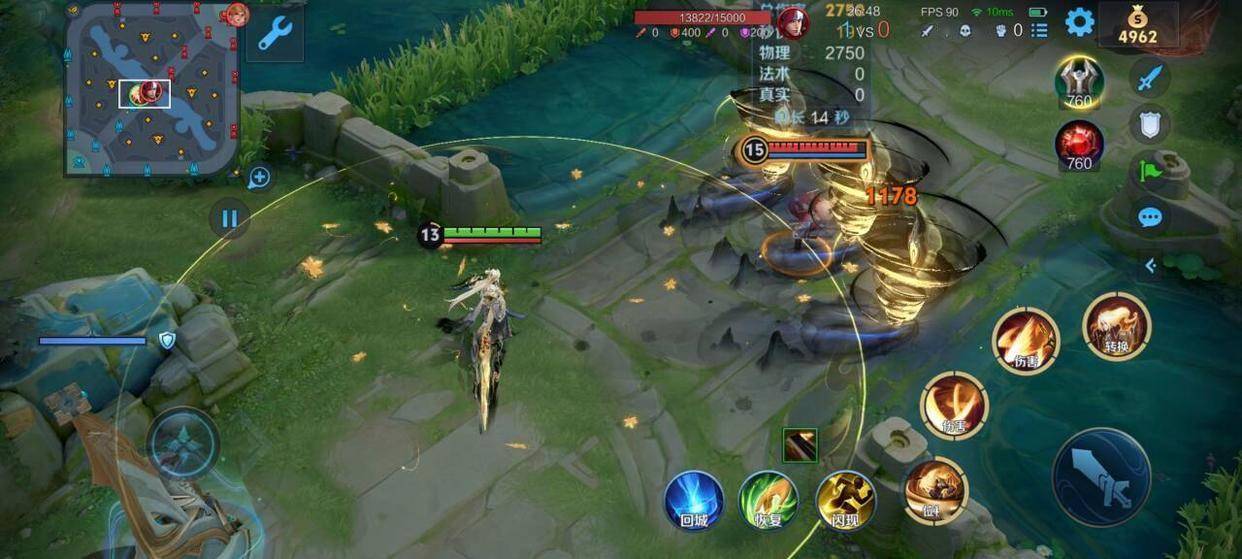Tap the large sword basic attack button

point(1101,478)
